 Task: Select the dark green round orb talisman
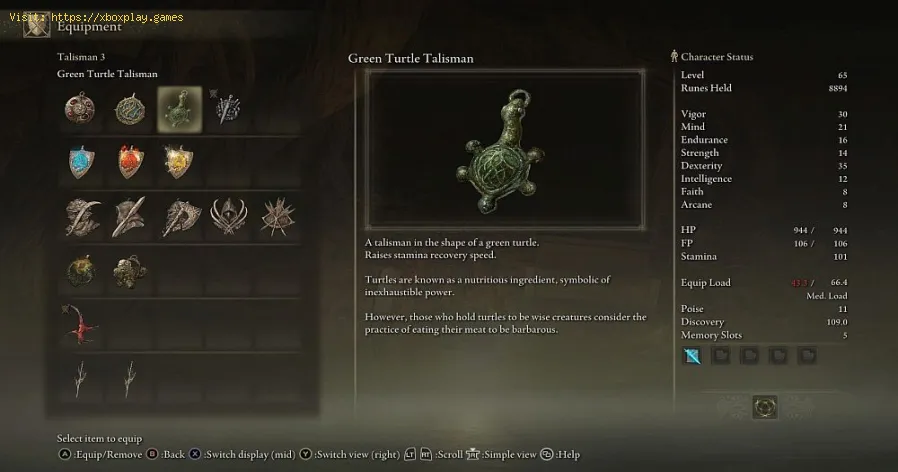click(x=80, y=270)
